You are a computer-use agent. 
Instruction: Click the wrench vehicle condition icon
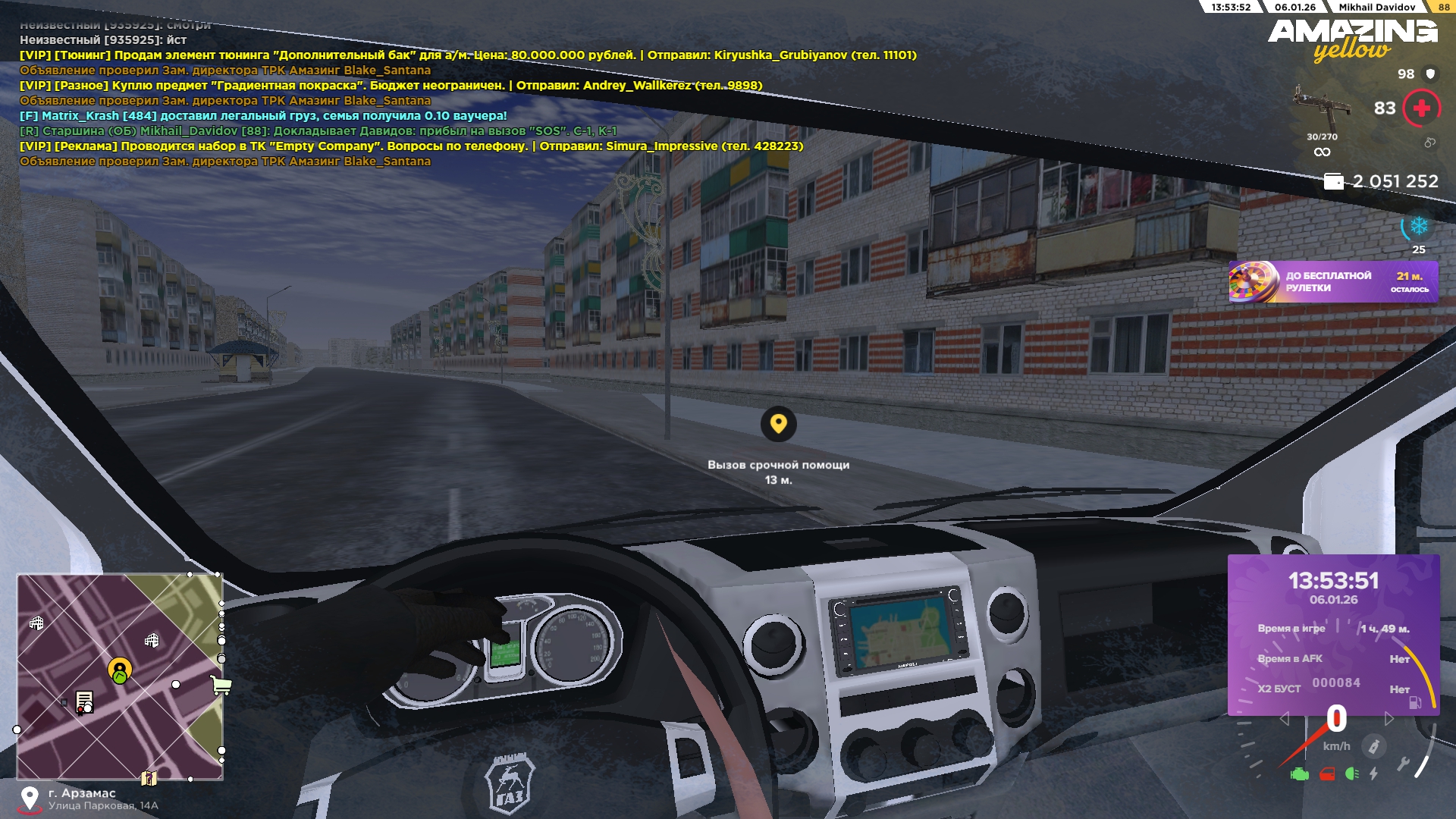[x=1402, y=764]
